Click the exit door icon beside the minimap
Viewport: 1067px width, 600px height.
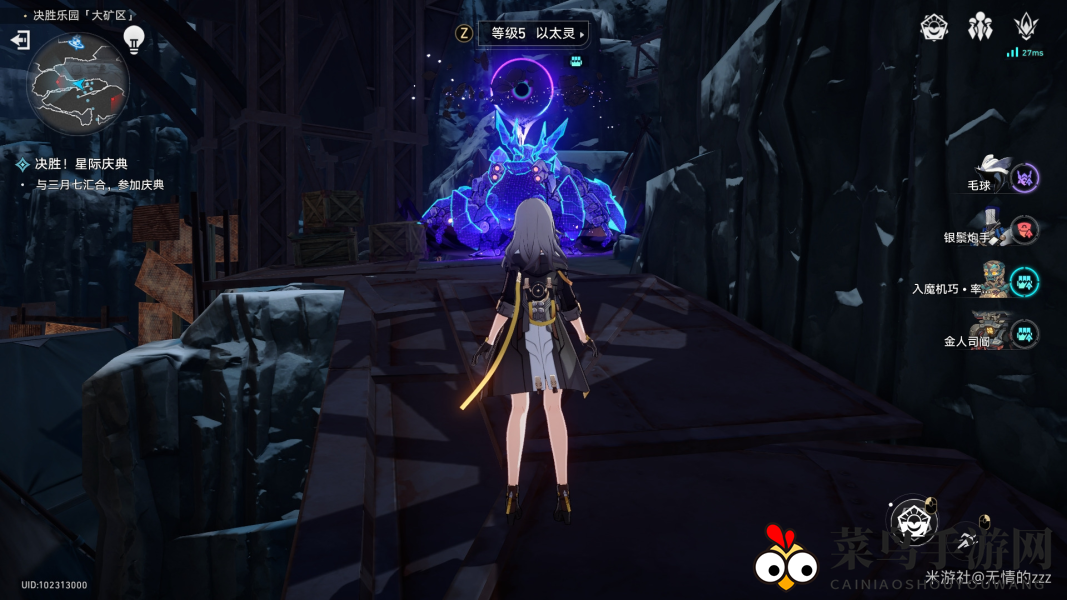(x=20, y=40)
